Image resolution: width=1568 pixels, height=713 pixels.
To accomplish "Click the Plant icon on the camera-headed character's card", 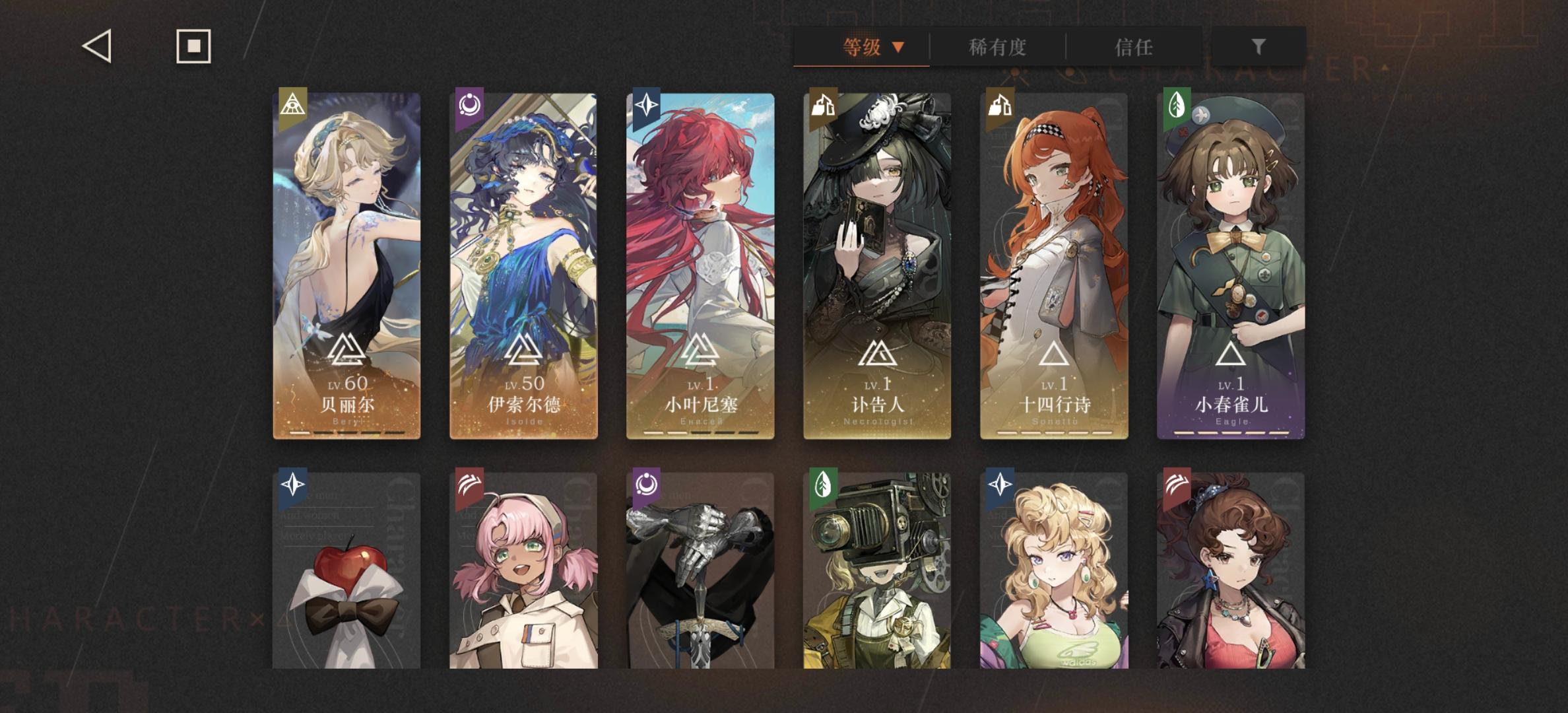I will (x=822, y=485).
